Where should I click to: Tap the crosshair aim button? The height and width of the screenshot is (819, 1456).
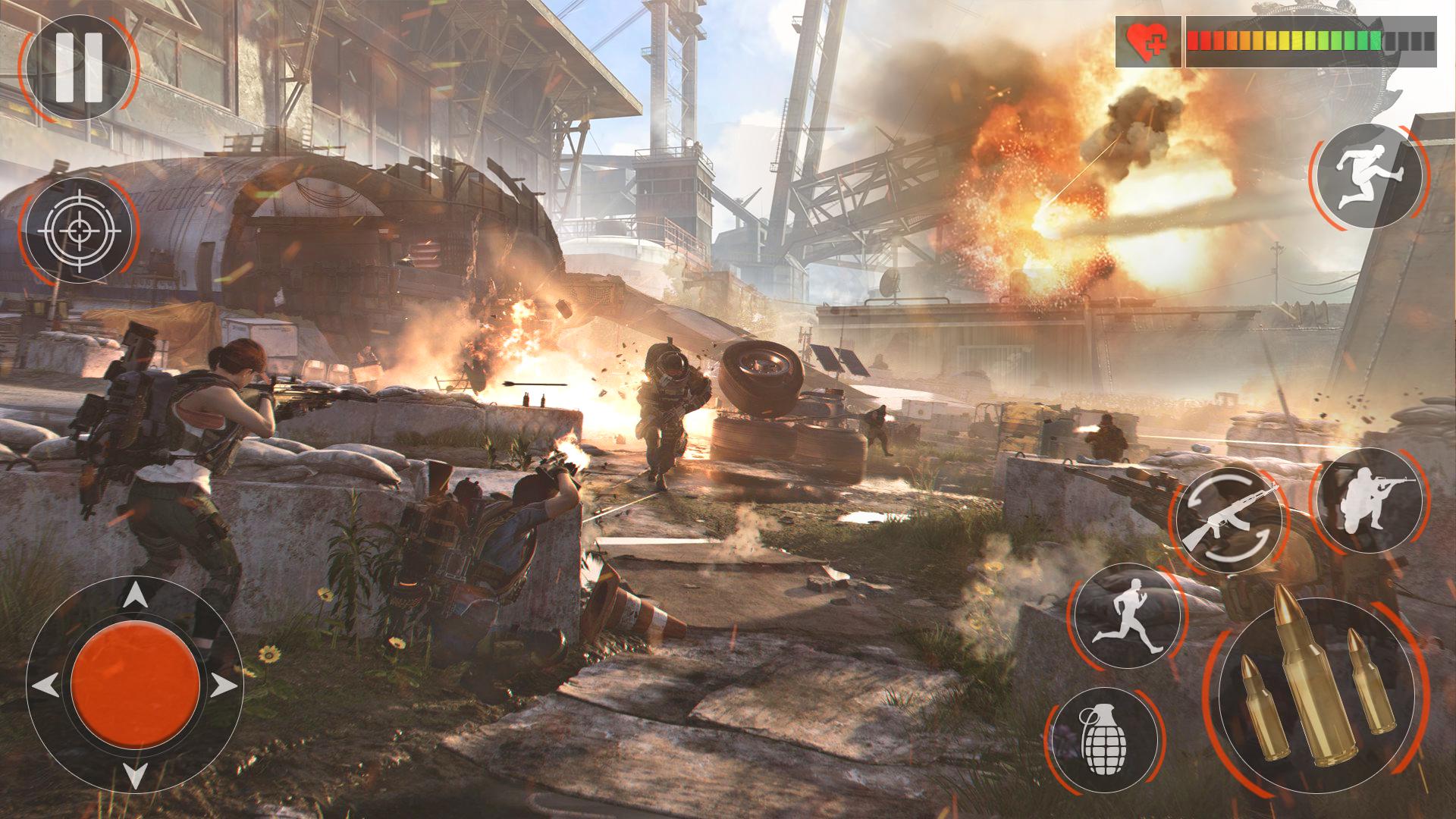[79, 231]
